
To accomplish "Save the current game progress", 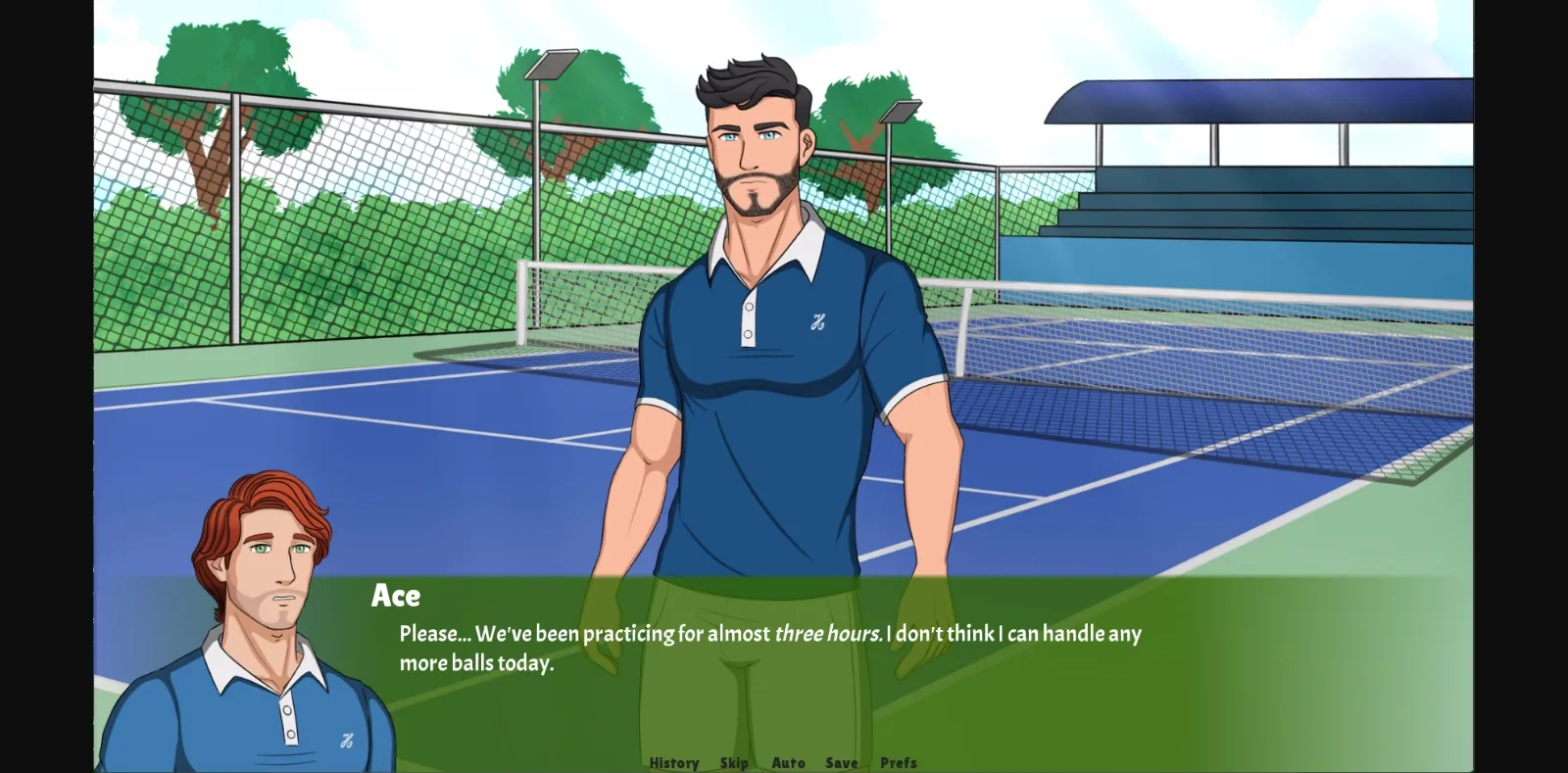I will pyautogui.click(x=842, y=762).
